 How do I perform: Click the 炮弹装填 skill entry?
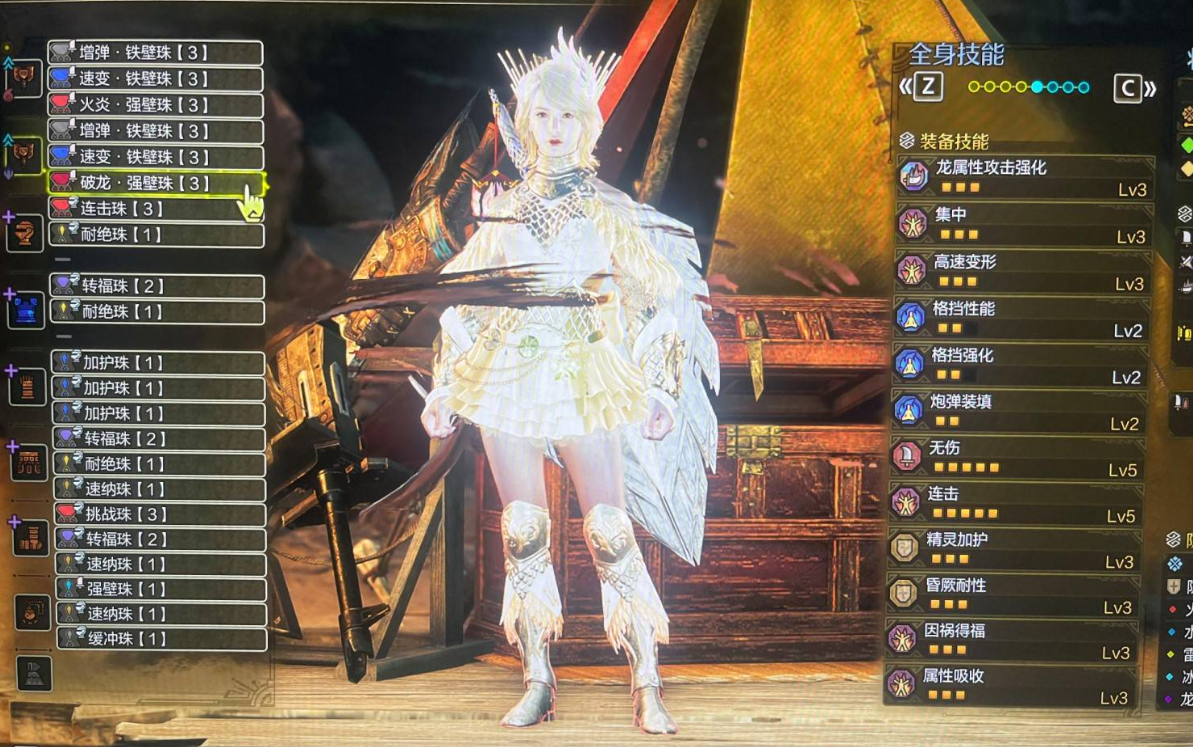point(1020,411)
